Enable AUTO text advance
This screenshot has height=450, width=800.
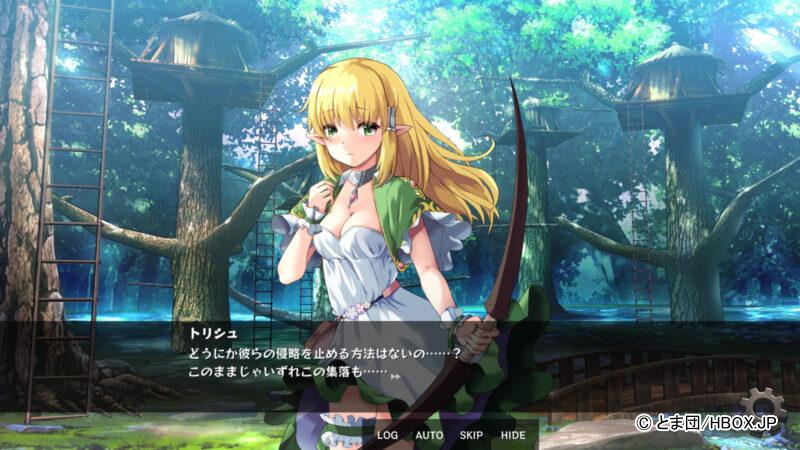click(x=429, y=436)
